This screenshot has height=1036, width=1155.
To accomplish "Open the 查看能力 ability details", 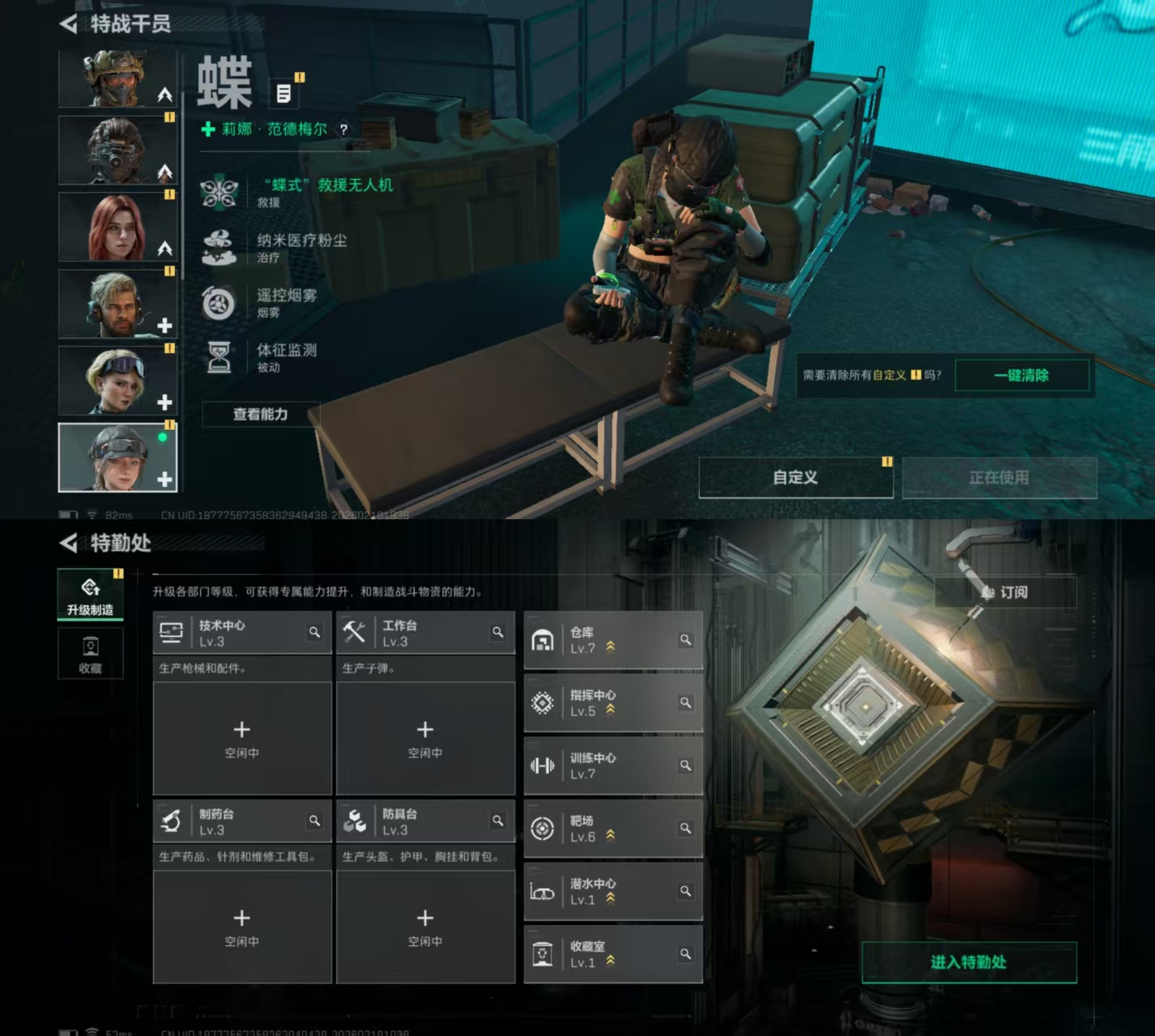I will point(260,415).
